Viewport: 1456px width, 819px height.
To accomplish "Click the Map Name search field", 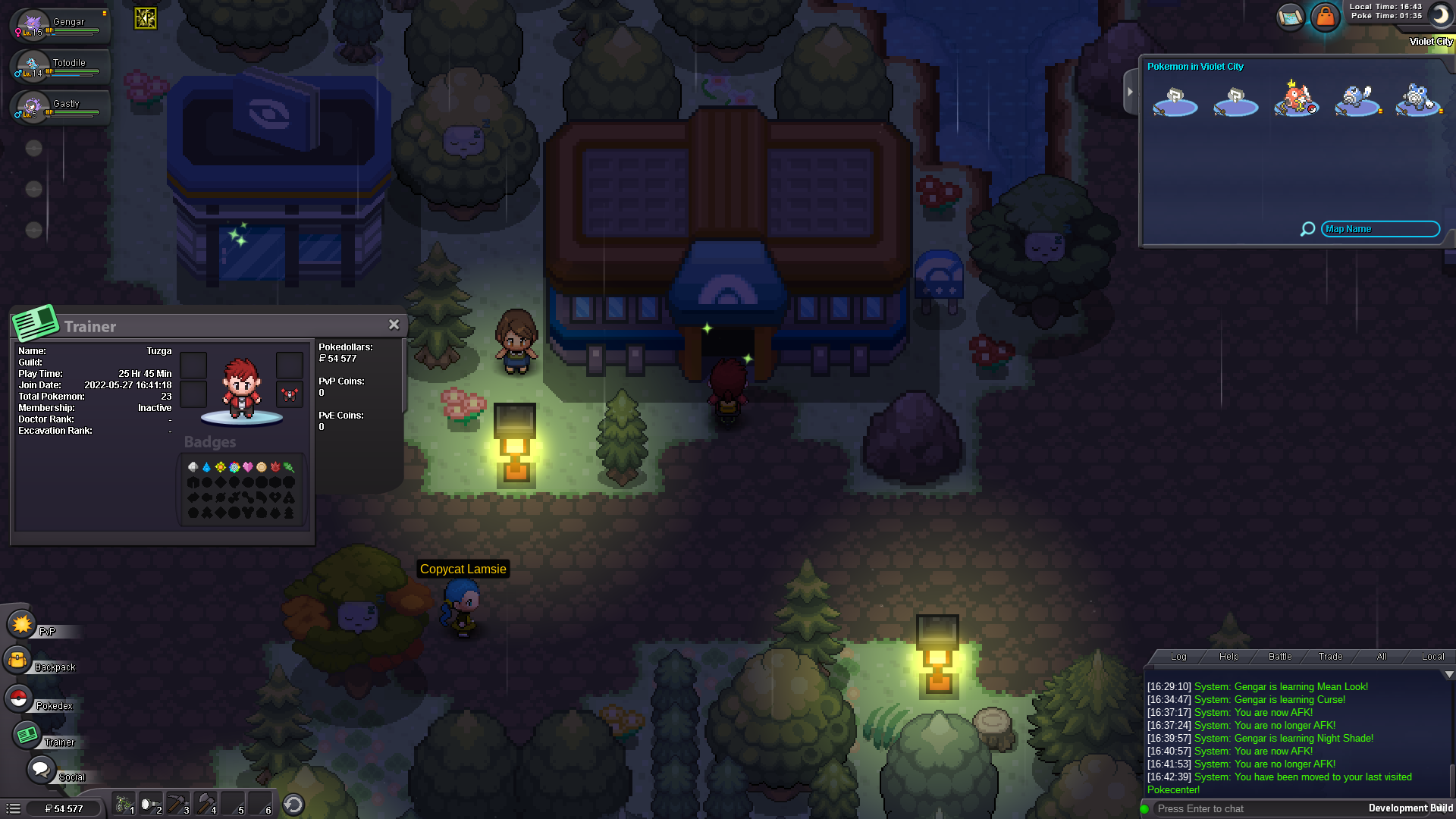I will [1380, 229].
